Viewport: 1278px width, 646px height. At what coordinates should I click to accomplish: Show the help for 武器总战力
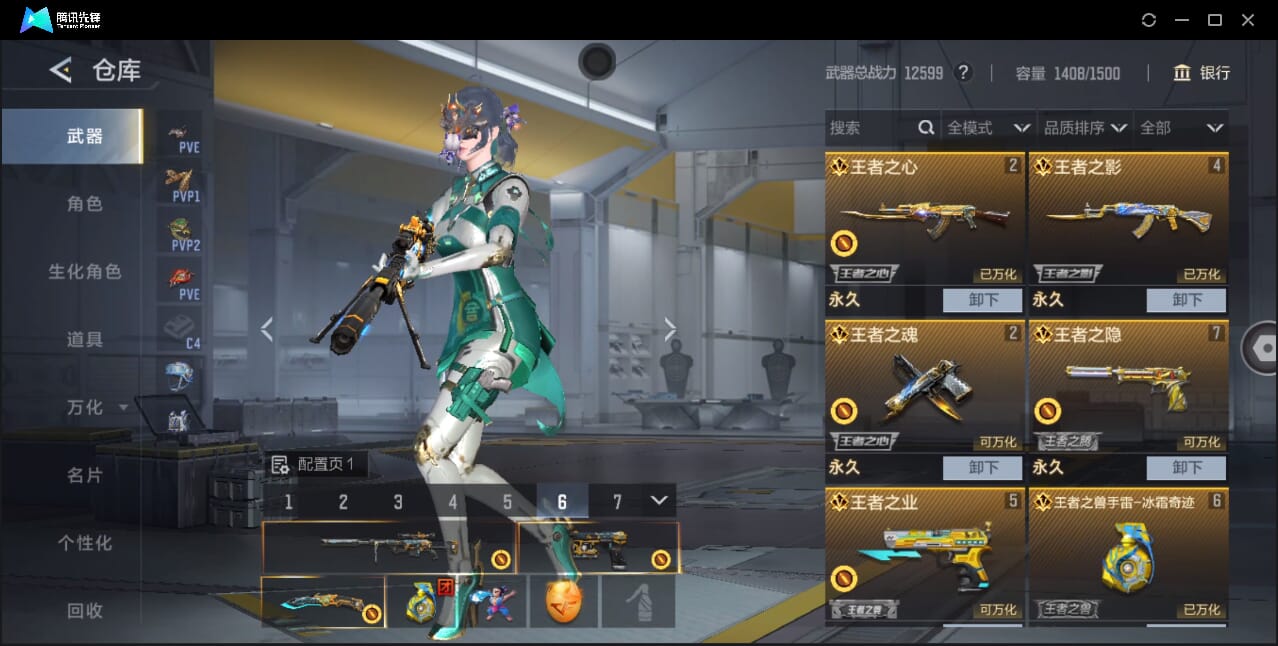click(963, 73)
